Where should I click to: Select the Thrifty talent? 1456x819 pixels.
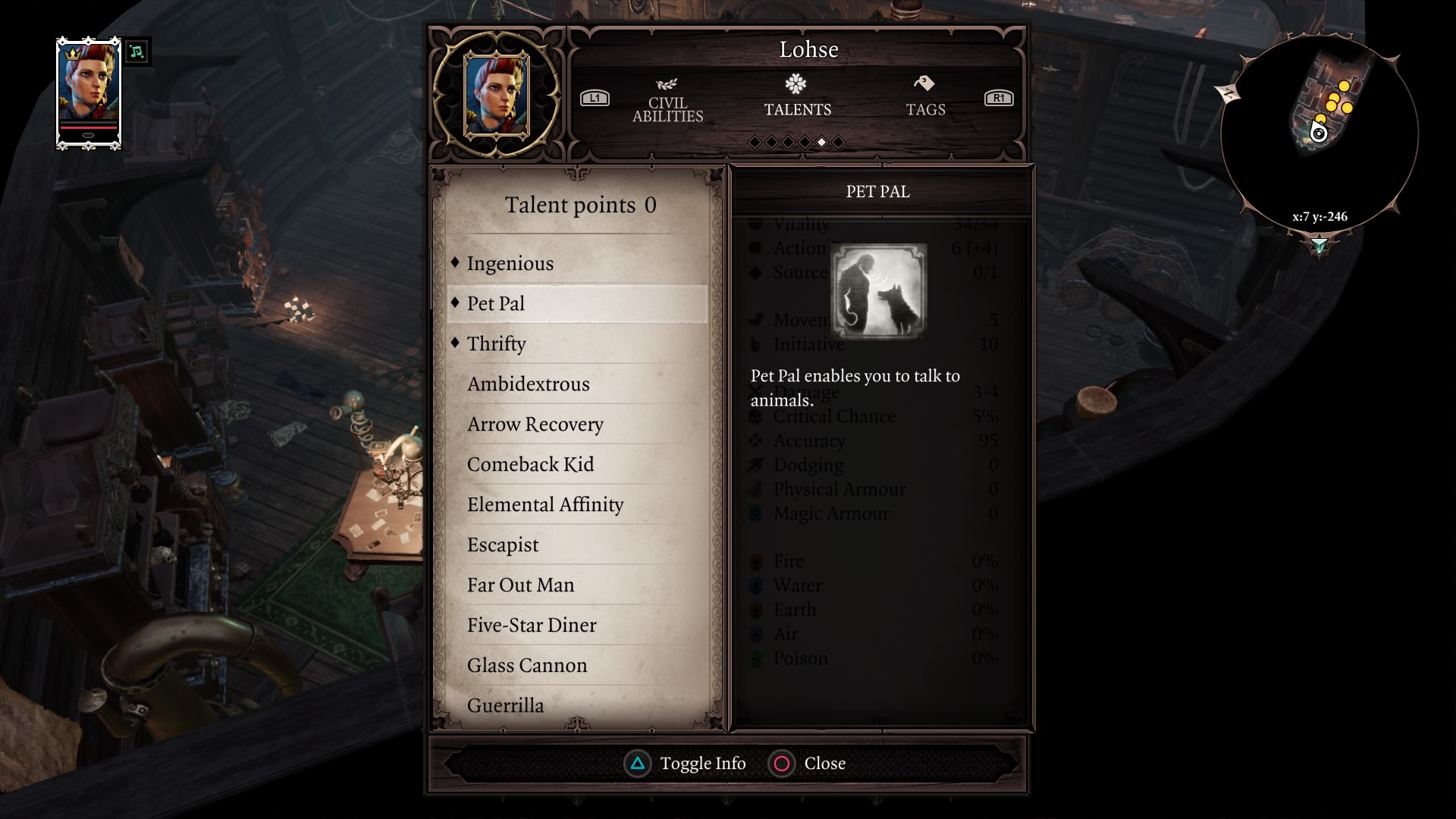click(x=496, y=344)
